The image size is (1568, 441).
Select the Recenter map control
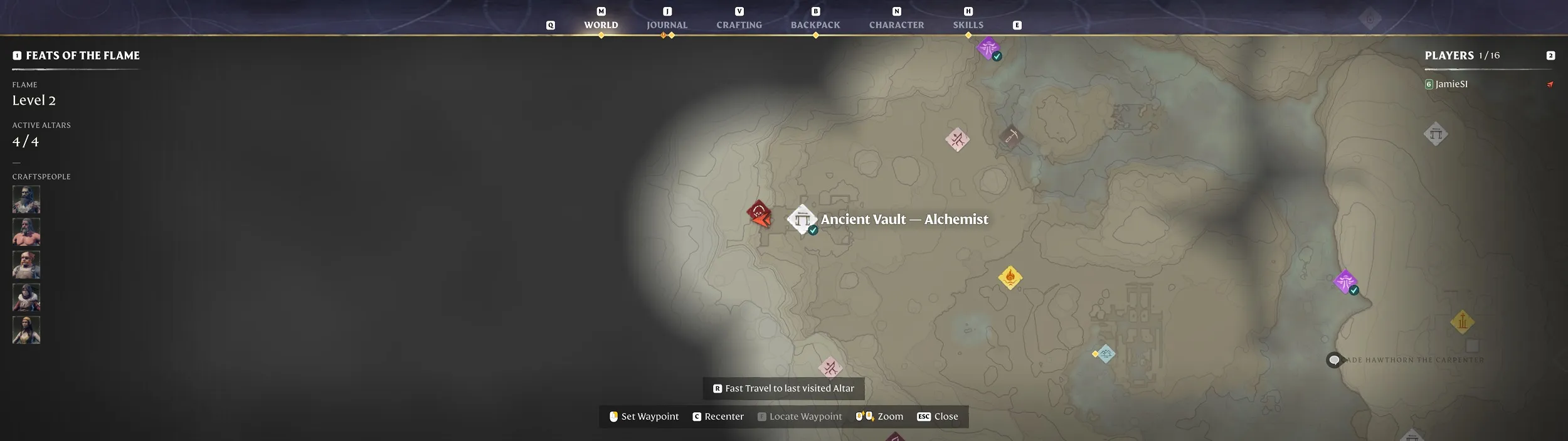click(718, 417)
